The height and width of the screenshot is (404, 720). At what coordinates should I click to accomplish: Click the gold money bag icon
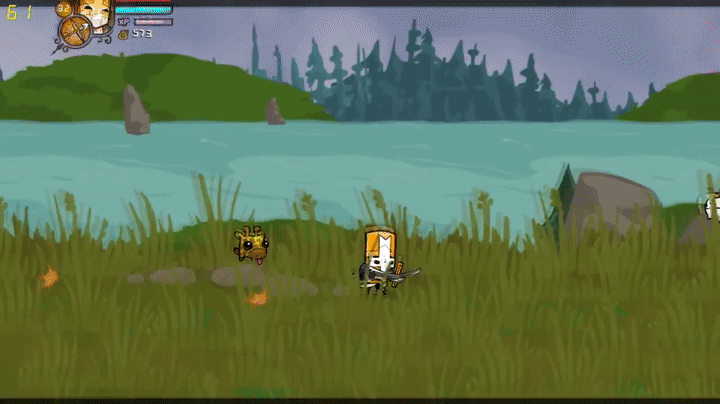(x=123, y=34)
